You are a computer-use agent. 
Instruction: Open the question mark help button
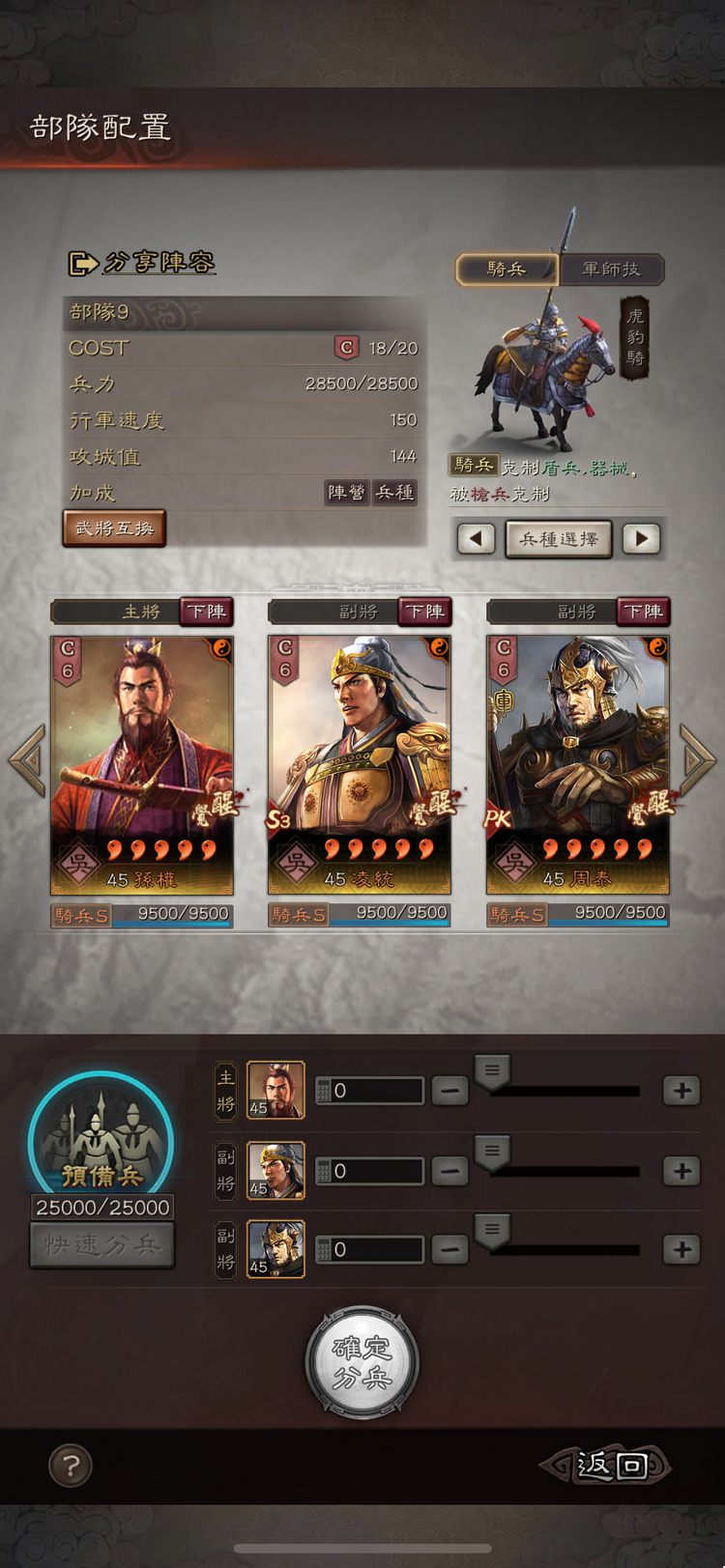pyautogui.click(x=71, y=1466)
